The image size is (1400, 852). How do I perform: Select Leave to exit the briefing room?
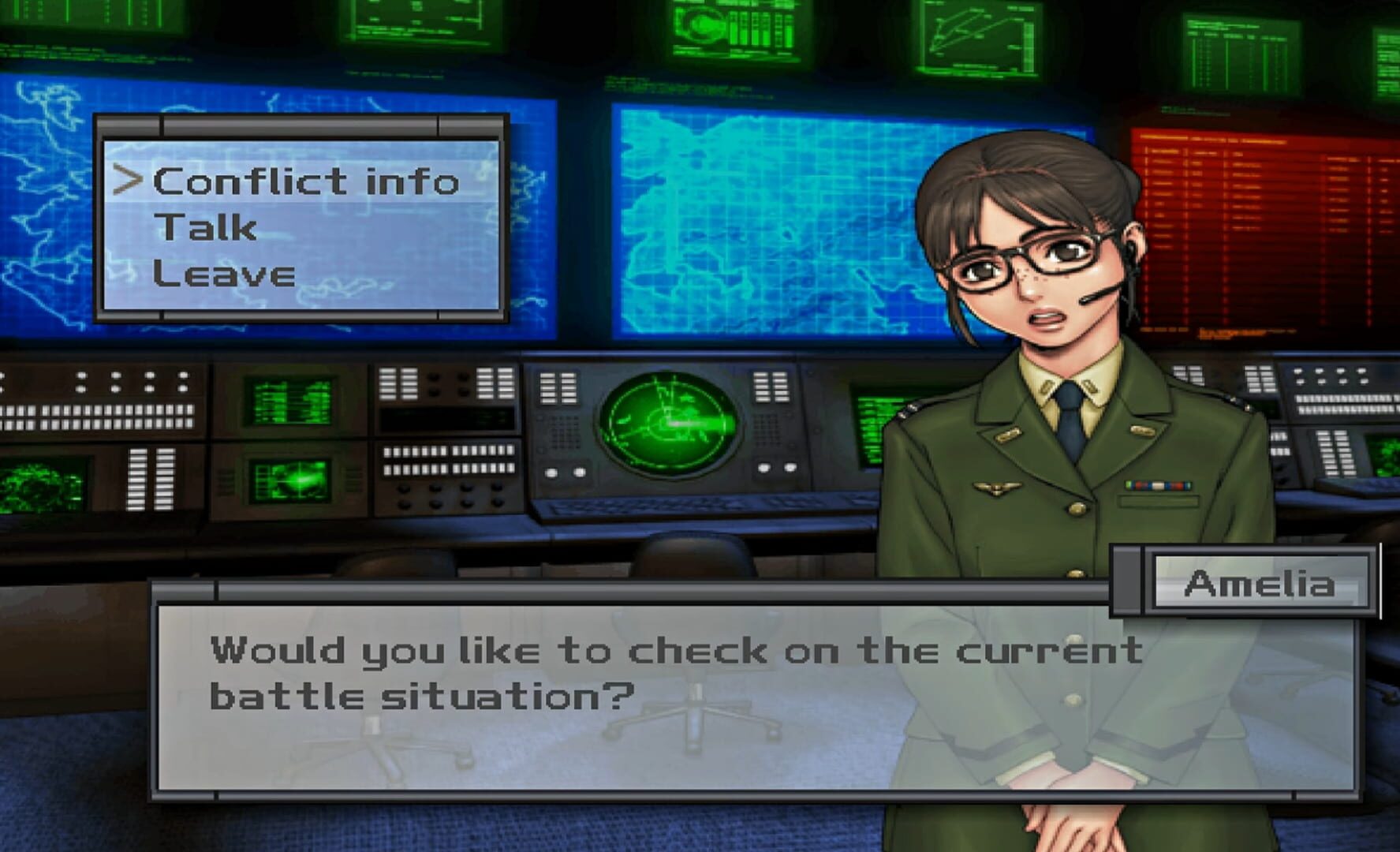(x=225, y=275)
